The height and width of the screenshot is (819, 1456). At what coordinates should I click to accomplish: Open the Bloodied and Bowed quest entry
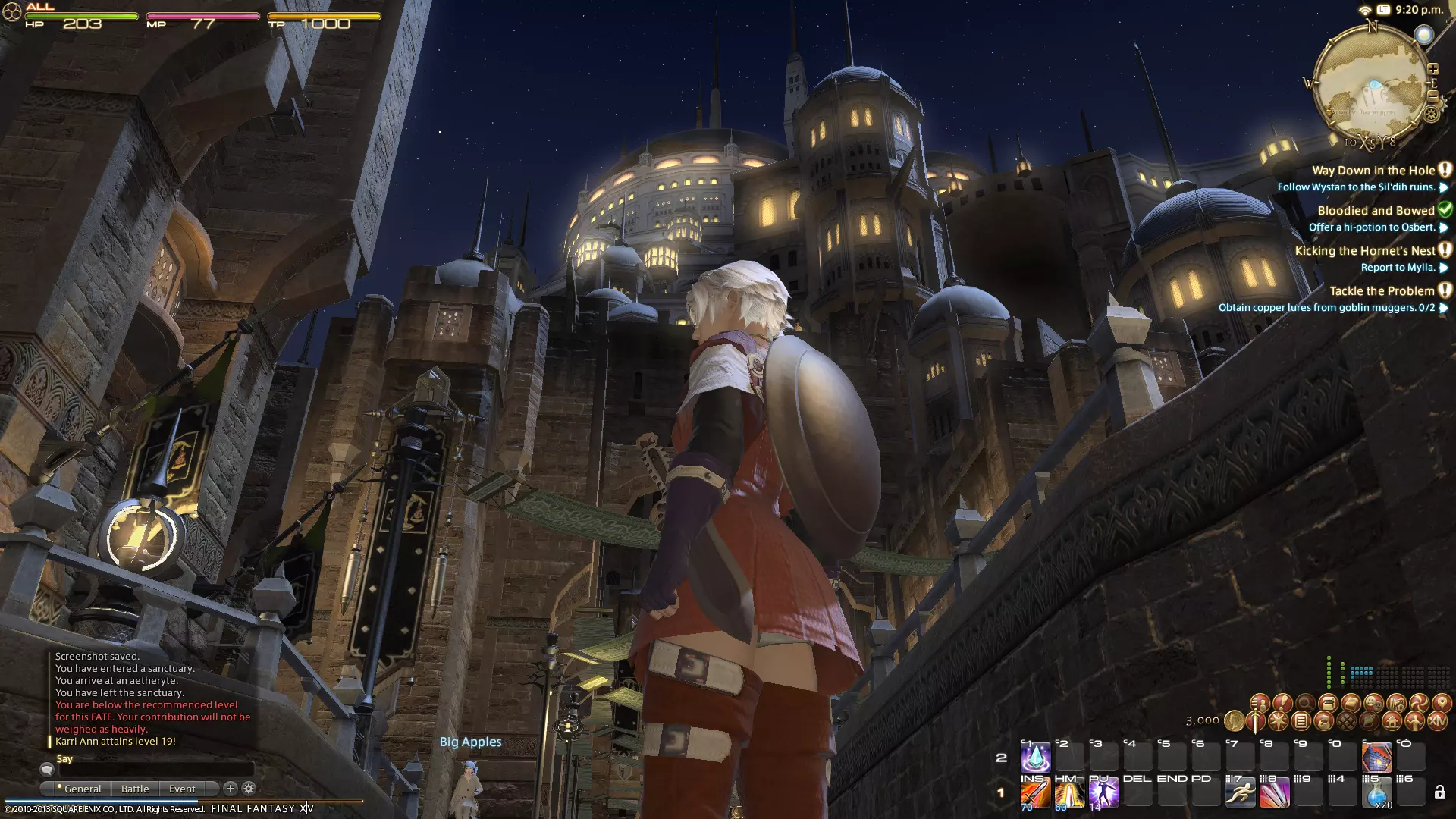[x=1376, y=211]
